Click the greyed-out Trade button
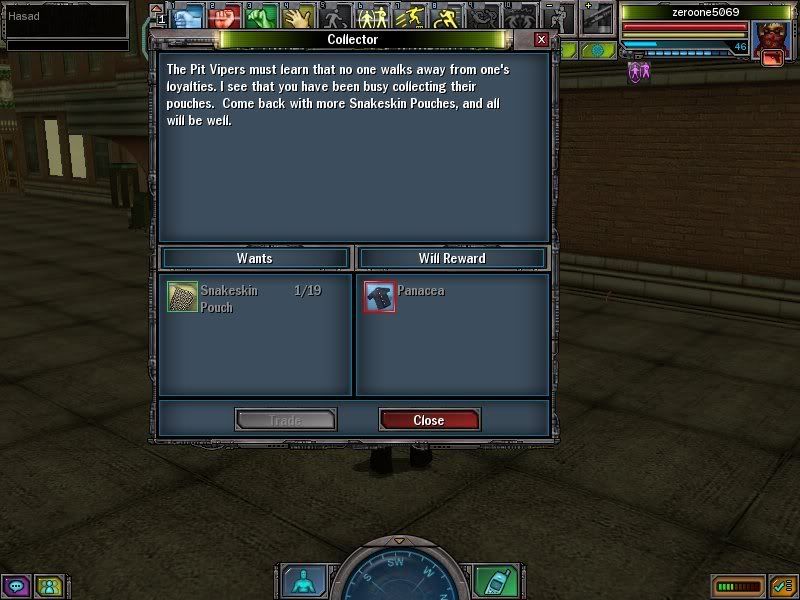The height and width of the screenshot is (600, 800). coord(285,420)
